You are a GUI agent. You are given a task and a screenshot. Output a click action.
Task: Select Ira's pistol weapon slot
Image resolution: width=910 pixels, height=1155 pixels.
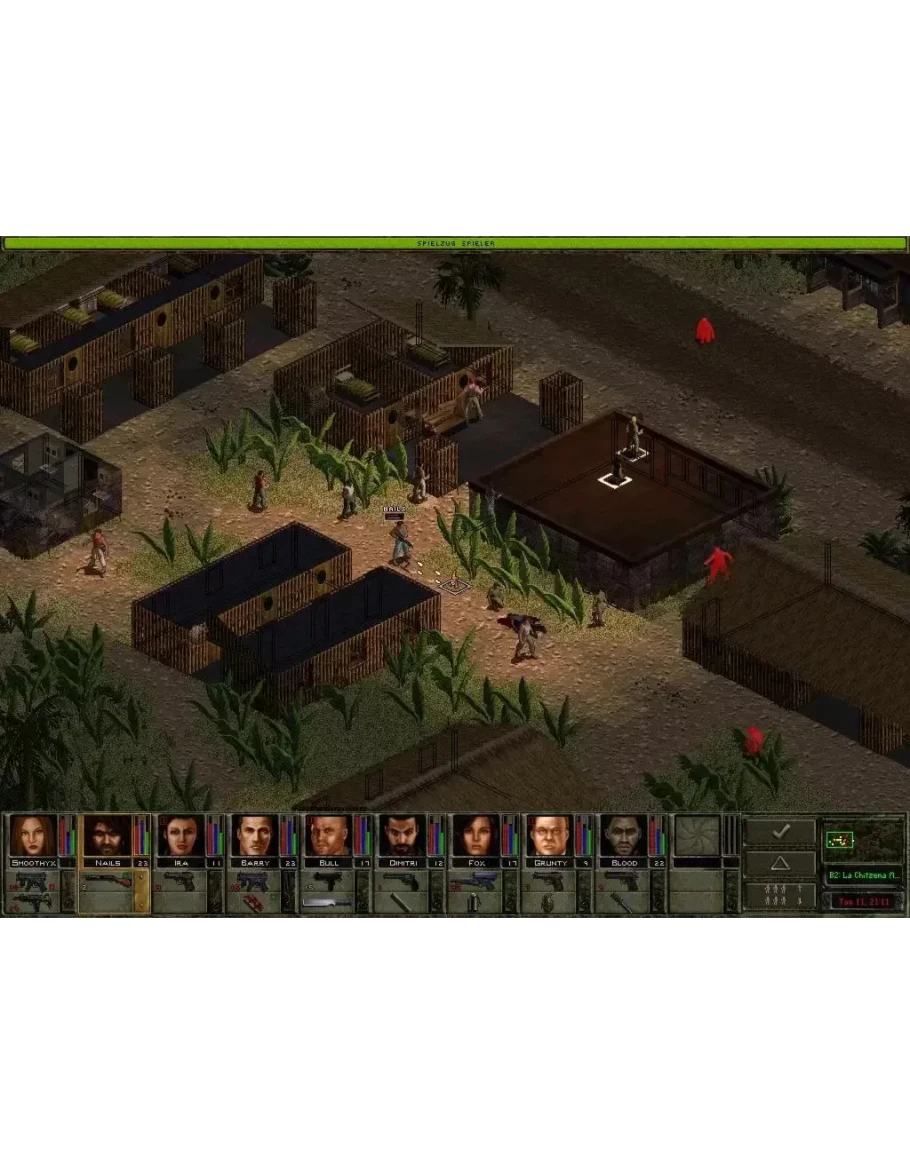pos(179,880)
